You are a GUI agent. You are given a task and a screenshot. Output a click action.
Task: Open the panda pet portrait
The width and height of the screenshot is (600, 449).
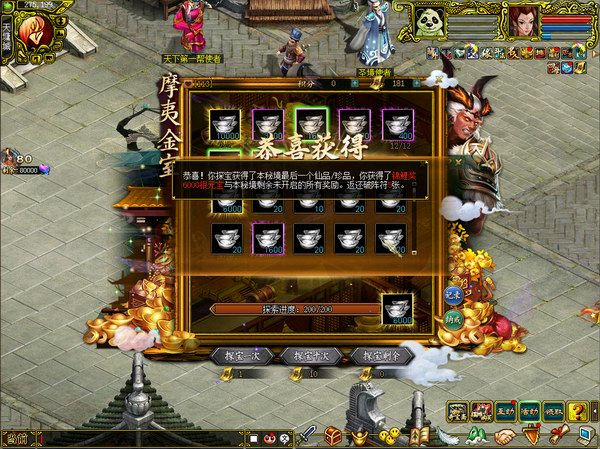(431, 22)
